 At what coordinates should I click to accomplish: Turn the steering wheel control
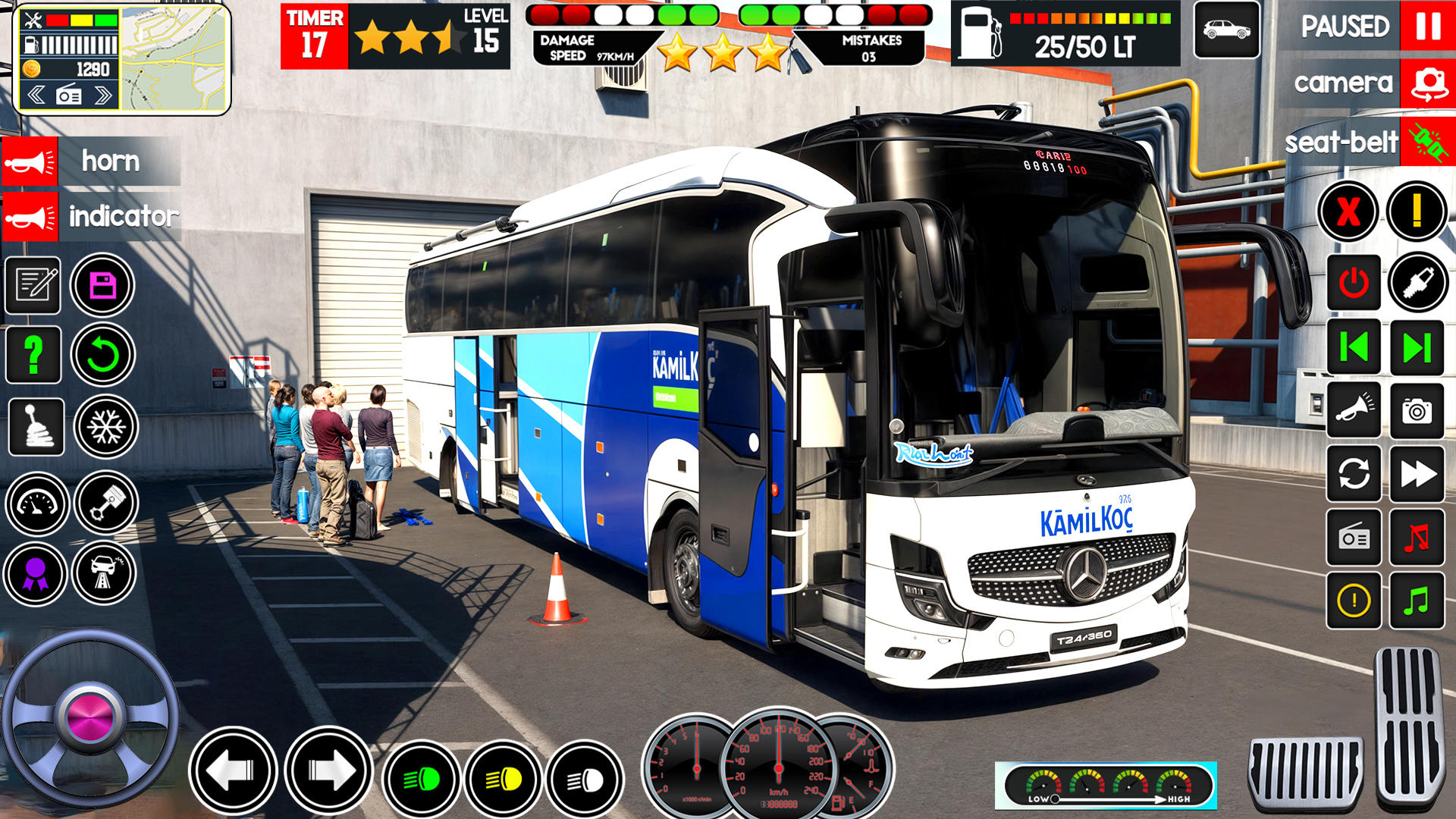click(89, 718)
